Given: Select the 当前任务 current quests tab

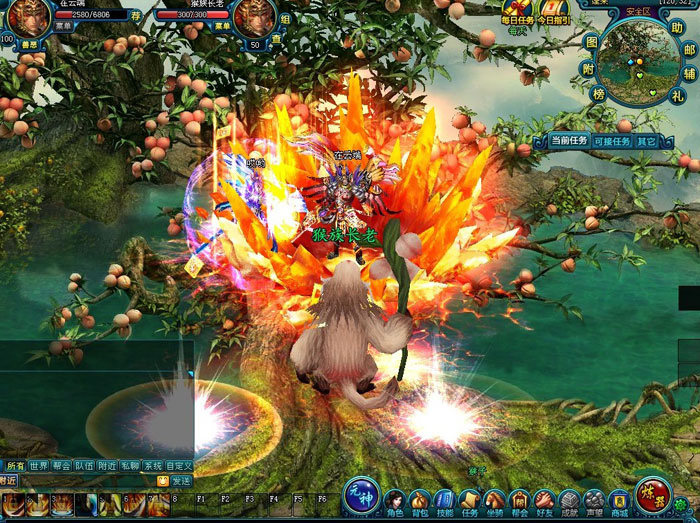Looking at the screenshot, I should pyautogui.click(x=569, y=141).
